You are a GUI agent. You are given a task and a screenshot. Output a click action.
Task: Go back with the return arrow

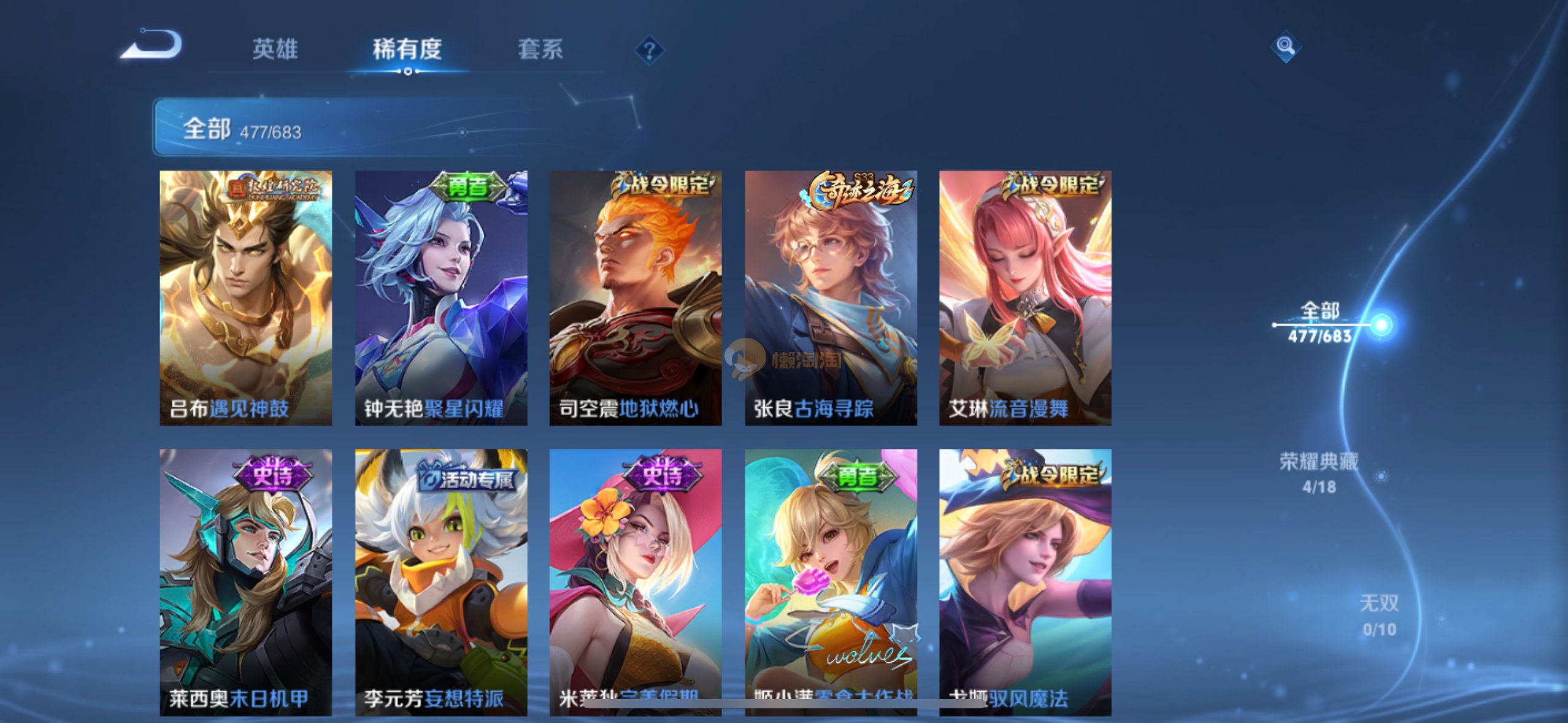pos(152,46)
